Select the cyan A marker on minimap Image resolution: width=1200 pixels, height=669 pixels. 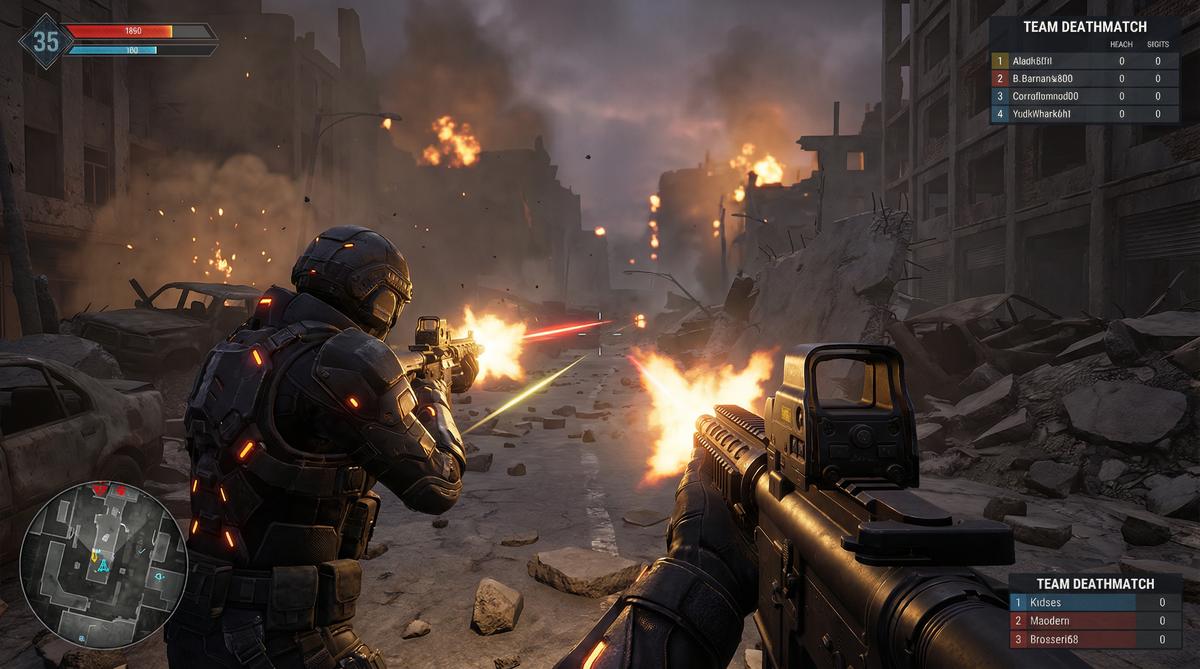(x=103, y=566)
